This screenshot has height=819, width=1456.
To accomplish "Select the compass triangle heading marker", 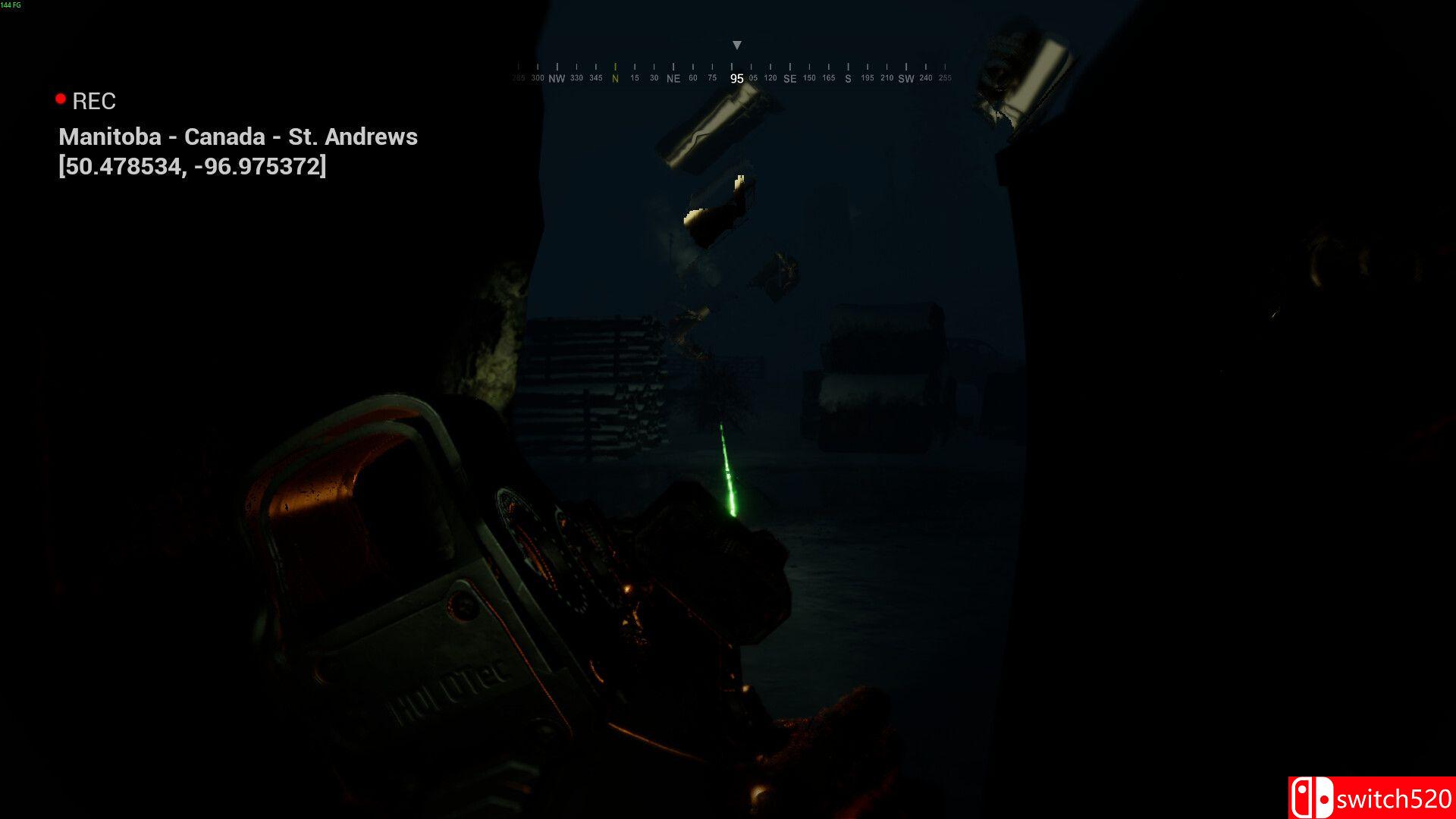I will coord(736,45).
